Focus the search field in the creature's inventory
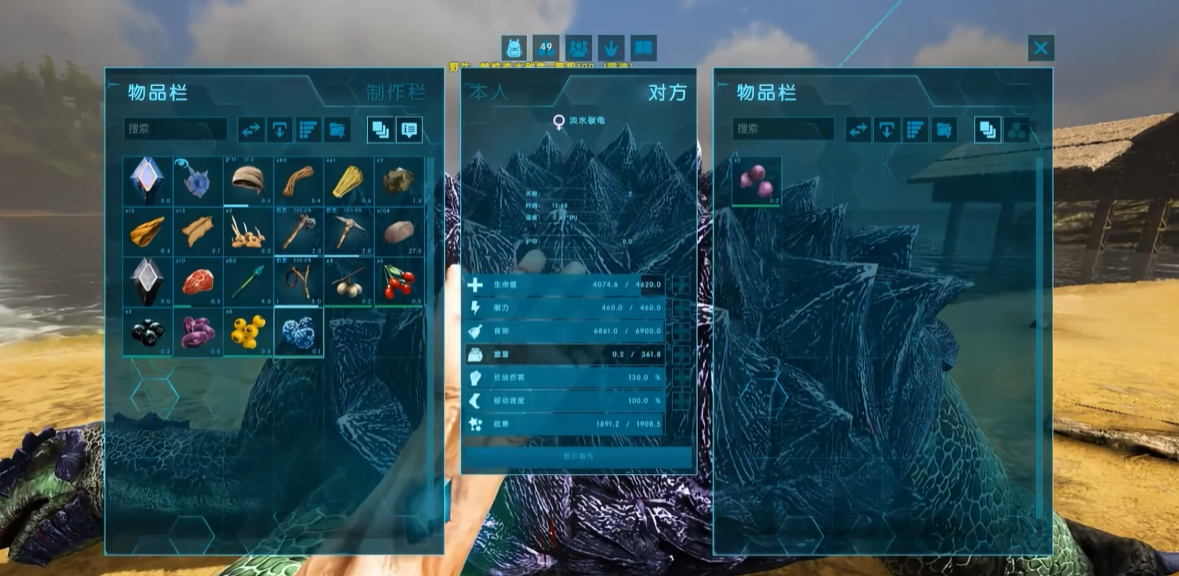The width and height of the screenshot is (1179, 576). 783,129
